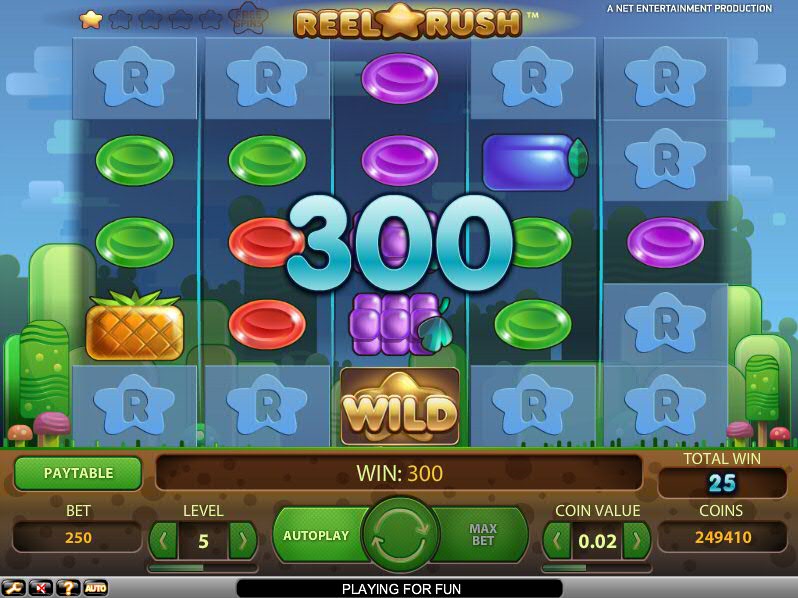
Task: Start Autoplay mode
Action: [x=316, y=535]
